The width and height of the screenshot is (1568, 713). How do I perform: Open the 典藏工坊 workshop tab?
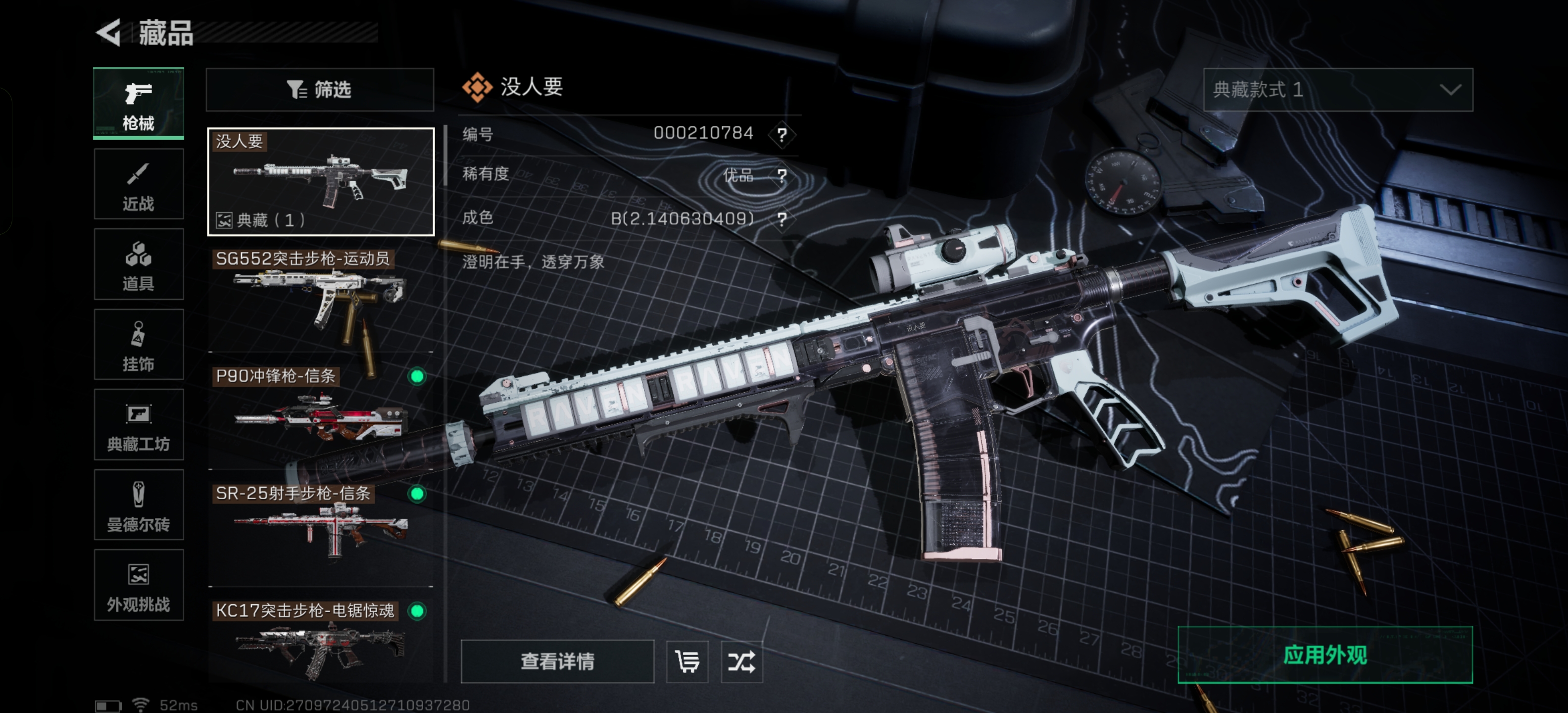(x=139, y=425)
